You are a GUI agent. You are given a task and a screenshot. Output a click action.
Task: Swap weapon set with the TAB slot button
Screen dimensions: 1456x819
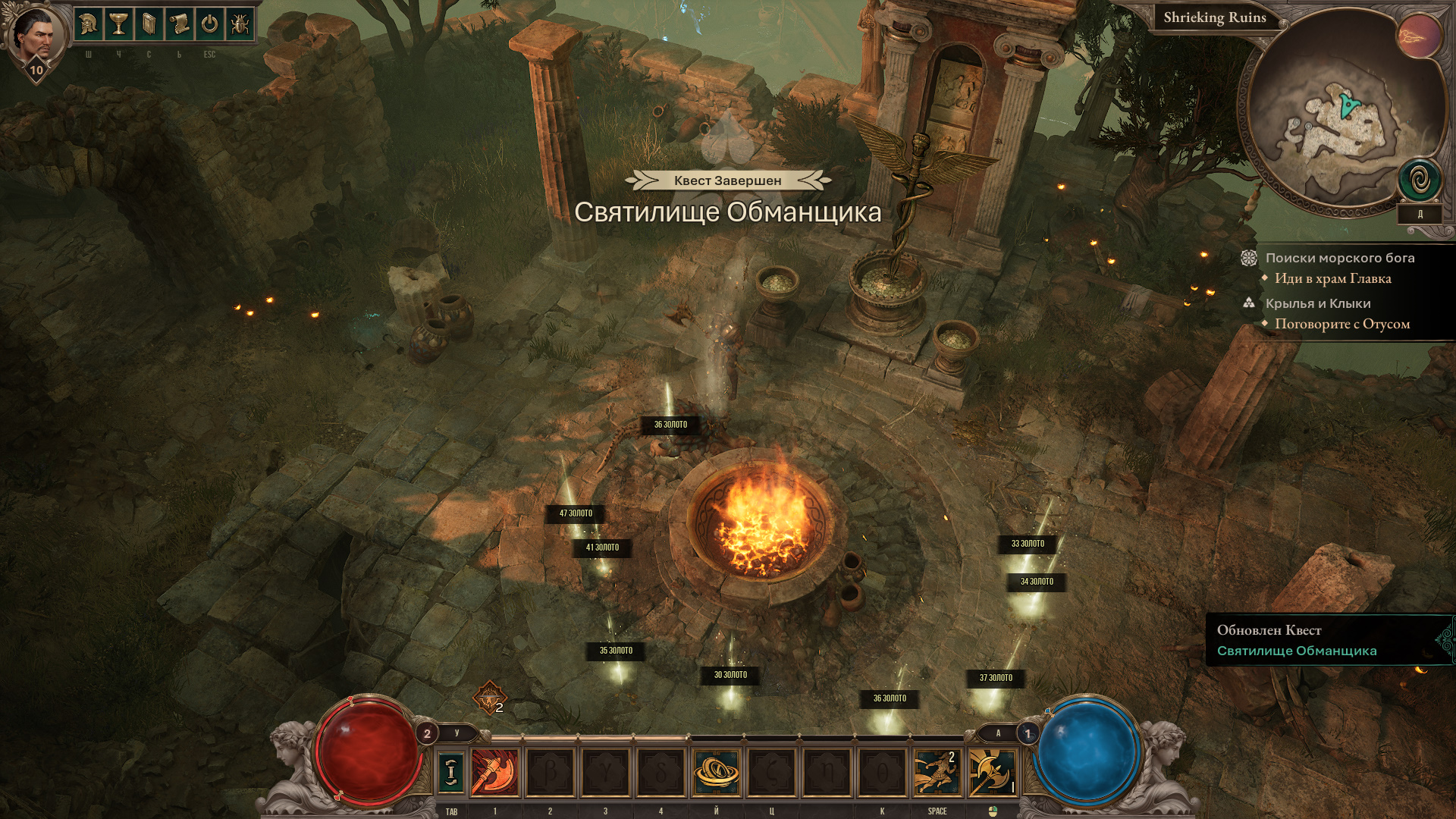pos(451,772)
